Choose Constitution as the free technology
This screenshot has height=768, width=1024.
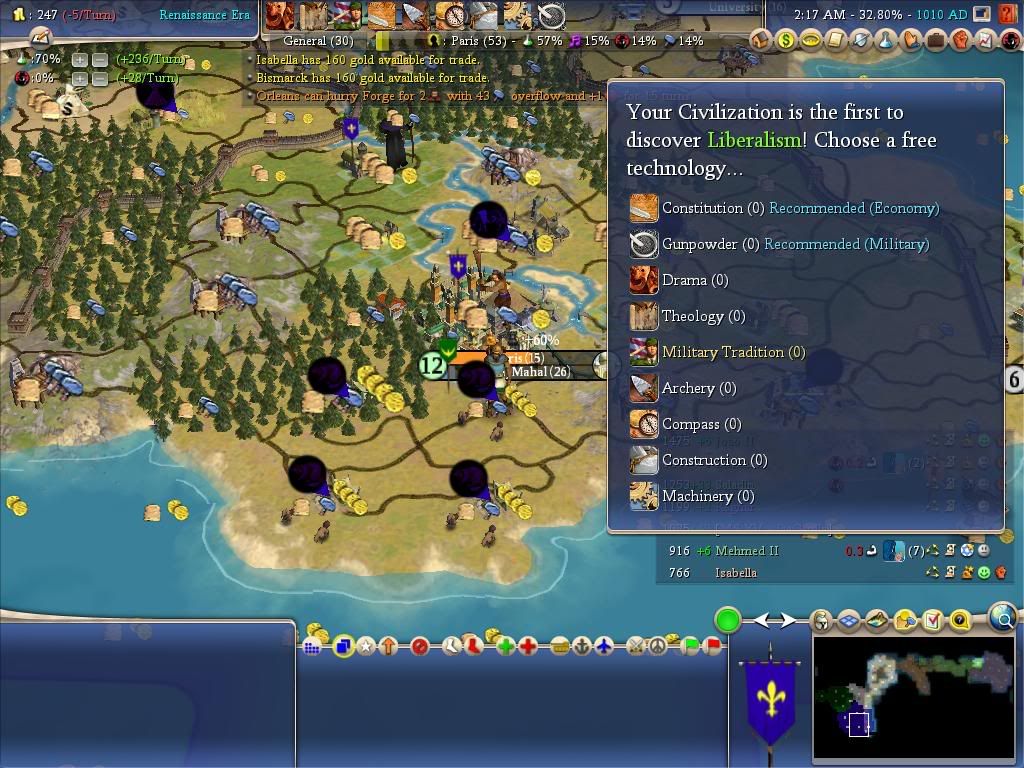coord(701,208)
